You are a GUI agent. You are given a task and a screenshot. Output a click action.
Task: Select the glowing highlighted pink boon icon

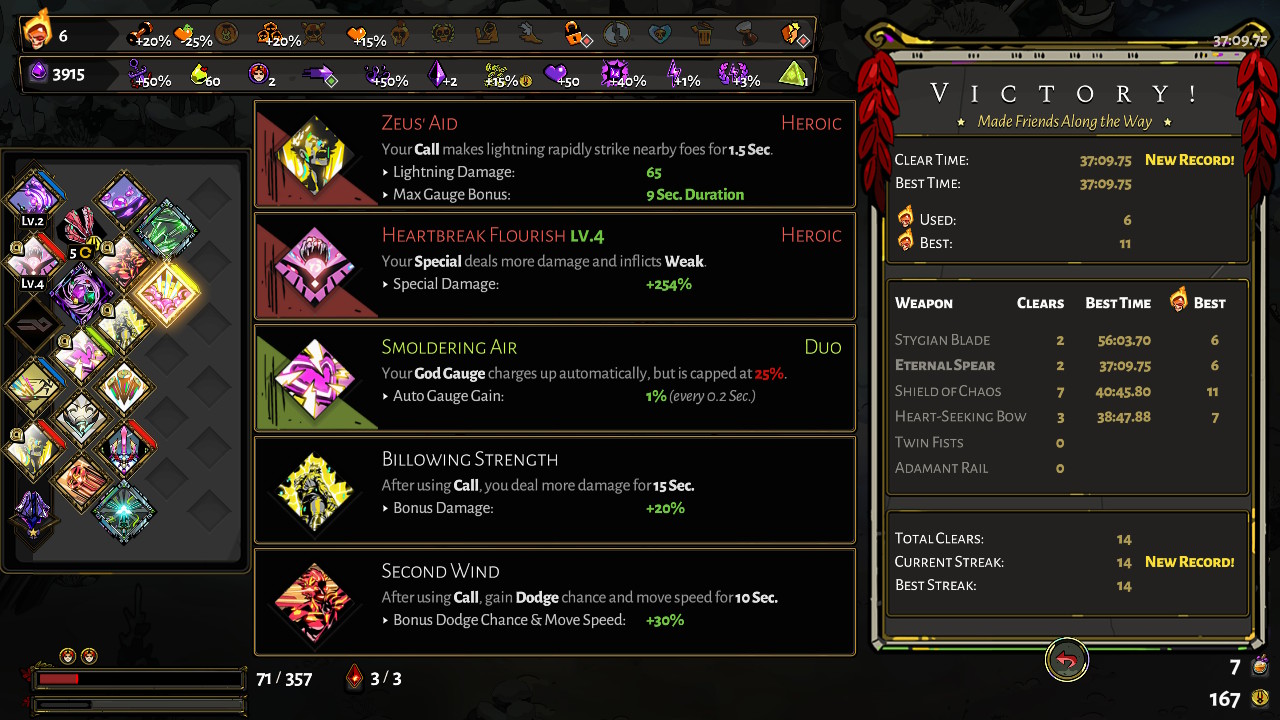tap(166, 291)
